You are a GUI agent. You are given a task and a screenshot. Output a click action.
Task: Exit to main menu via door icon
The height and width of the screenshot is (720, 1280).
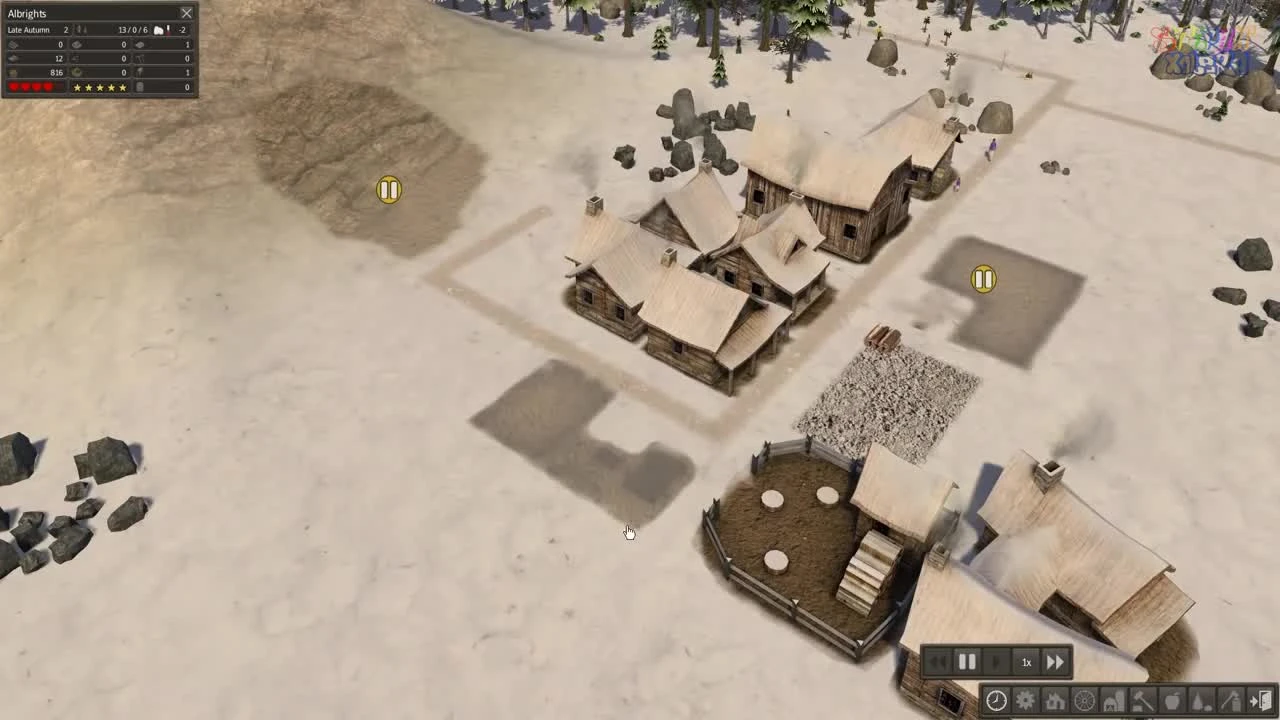1262,700
